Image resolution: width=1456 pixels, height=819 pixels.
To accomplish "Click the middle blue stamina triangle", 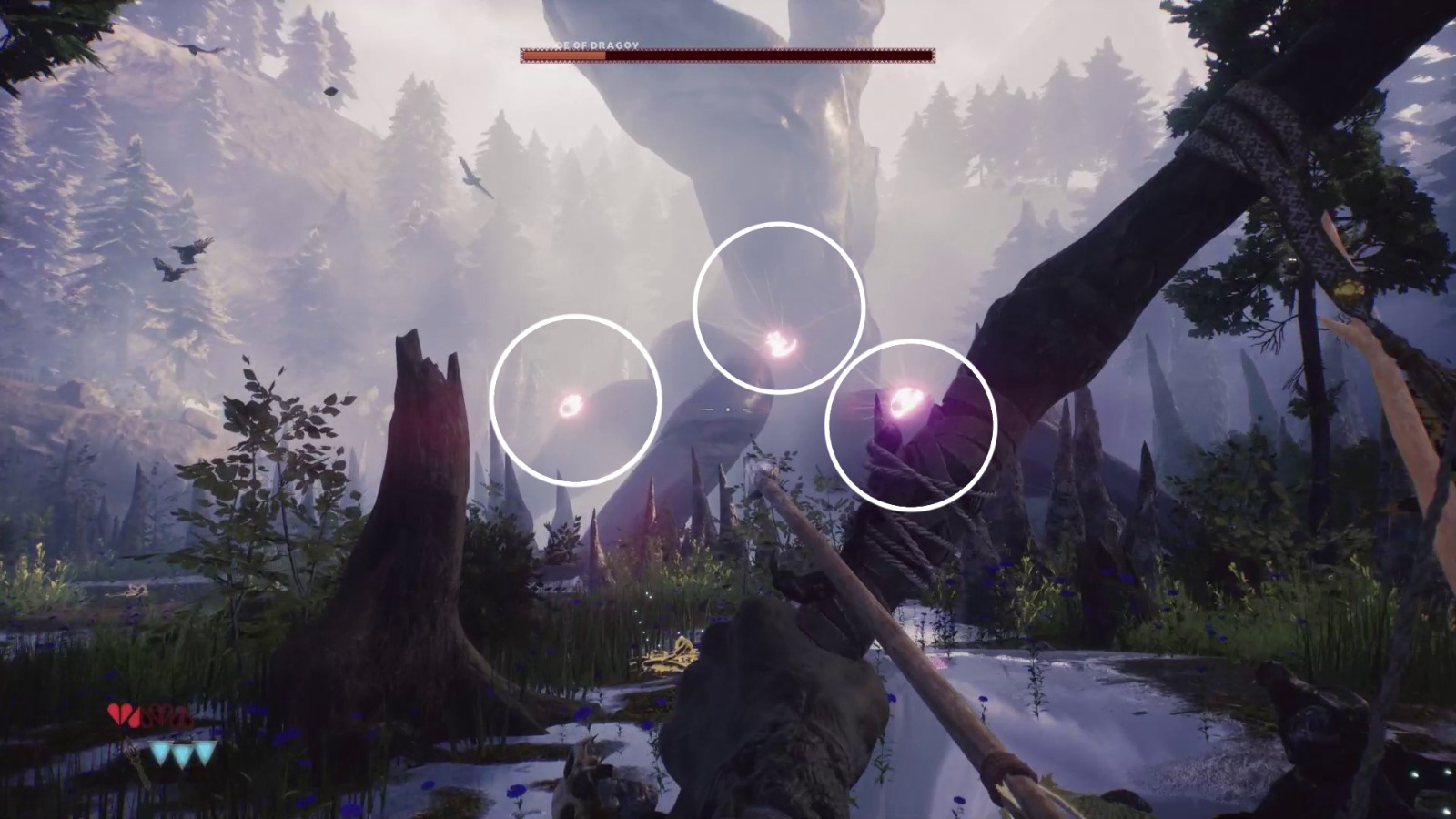I will click(x=182, y=754).
